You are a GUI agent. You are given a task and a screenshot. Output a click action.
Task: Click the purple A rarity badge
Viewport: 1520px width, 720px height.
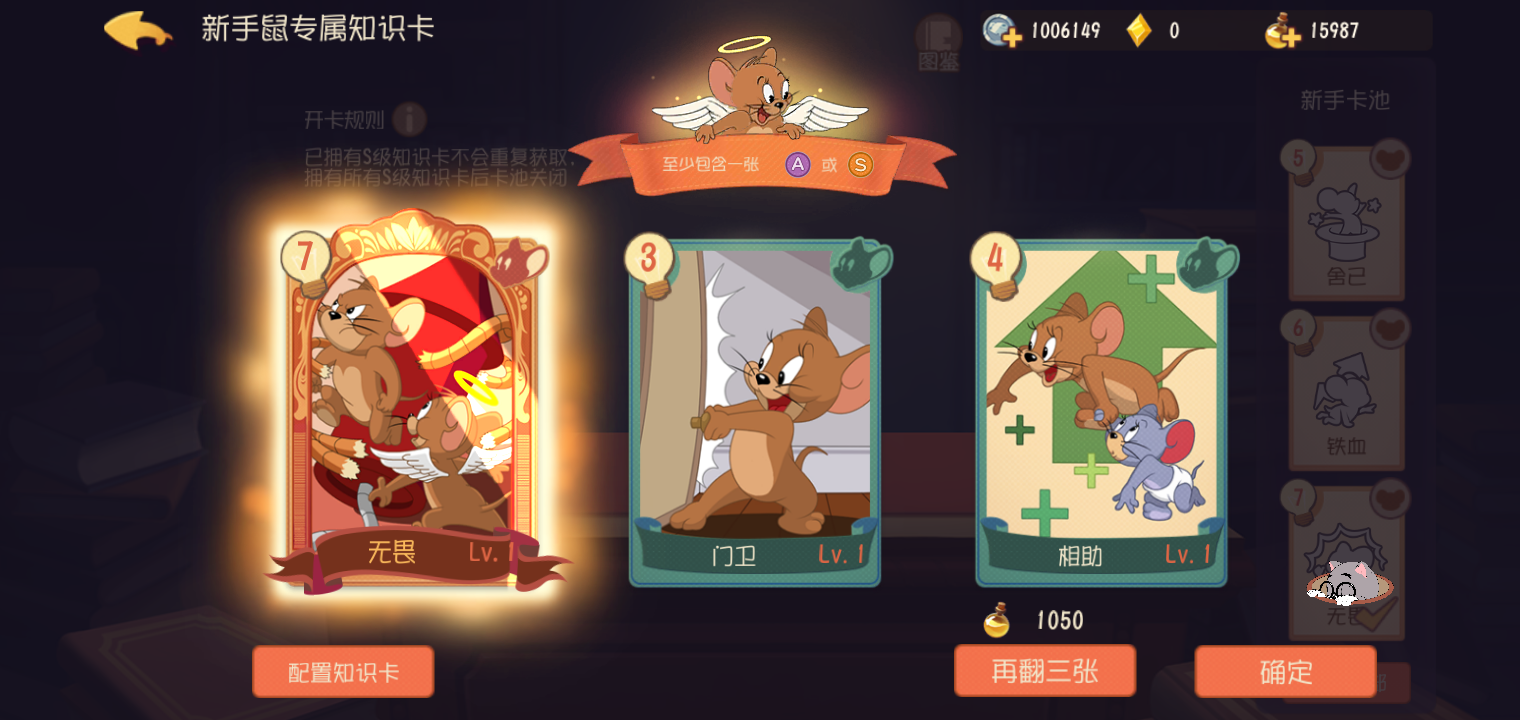pyautogui.click(x=796, y=165)
